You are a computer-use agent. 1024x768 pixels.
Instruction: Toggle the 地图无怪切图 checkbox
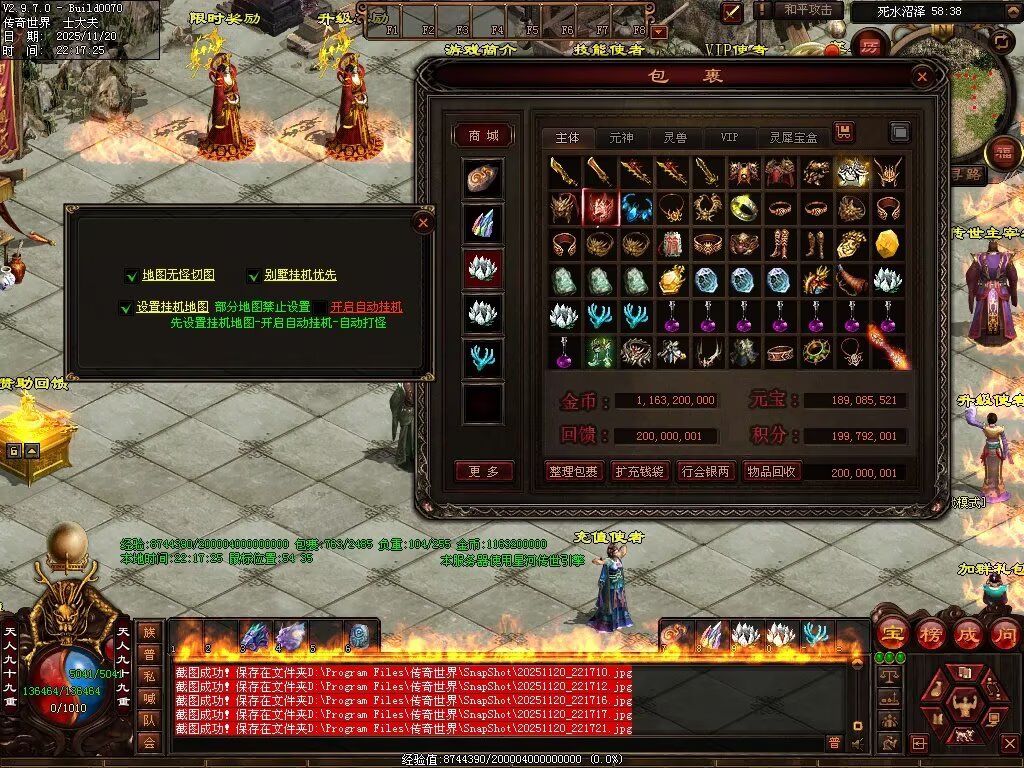pos(132,275)
